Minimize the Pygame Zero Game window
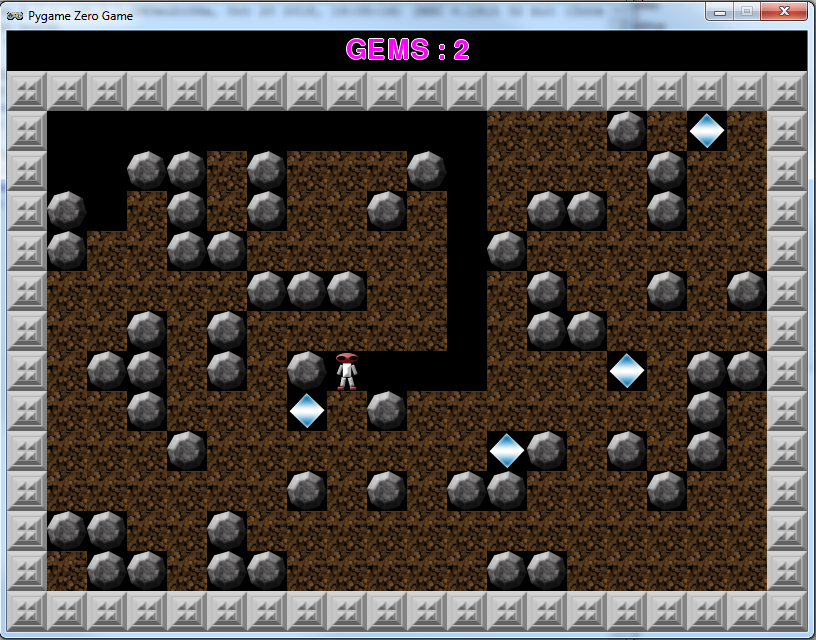Viewport: 816px width, 640px height. (720, 12)
